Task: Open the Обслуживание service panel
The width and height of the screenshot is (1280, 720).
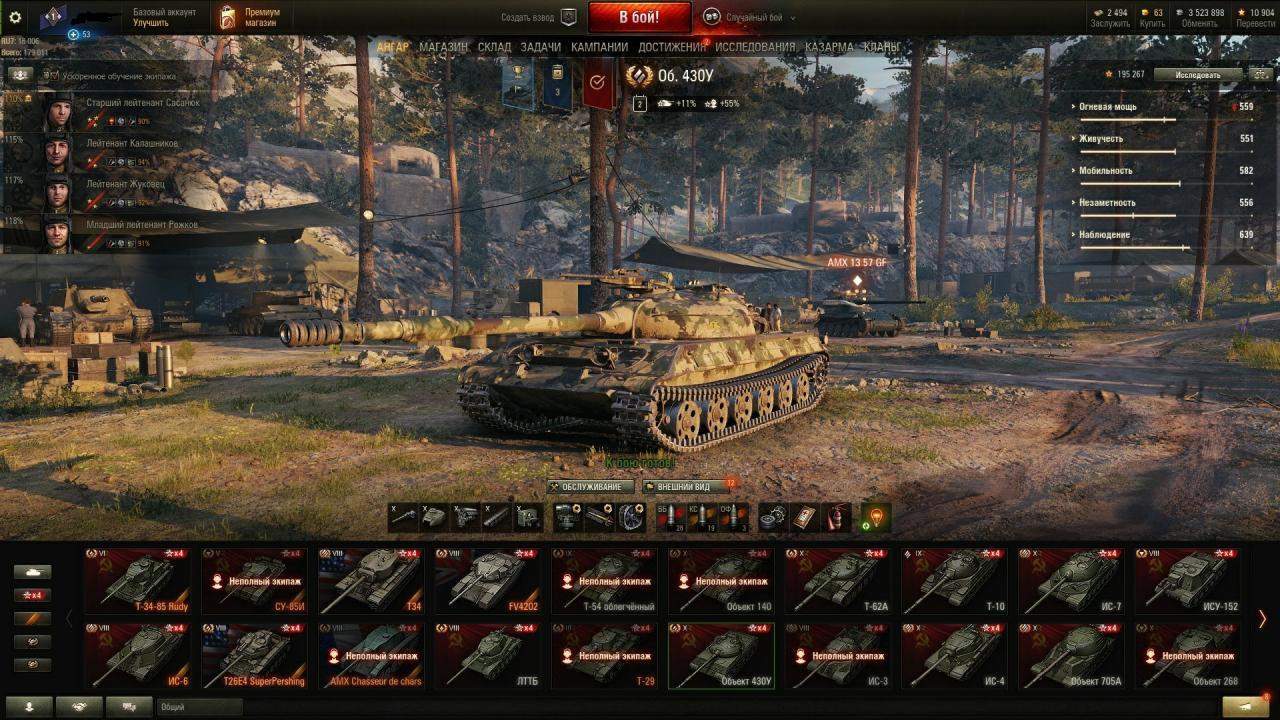Action: (591, 487)
